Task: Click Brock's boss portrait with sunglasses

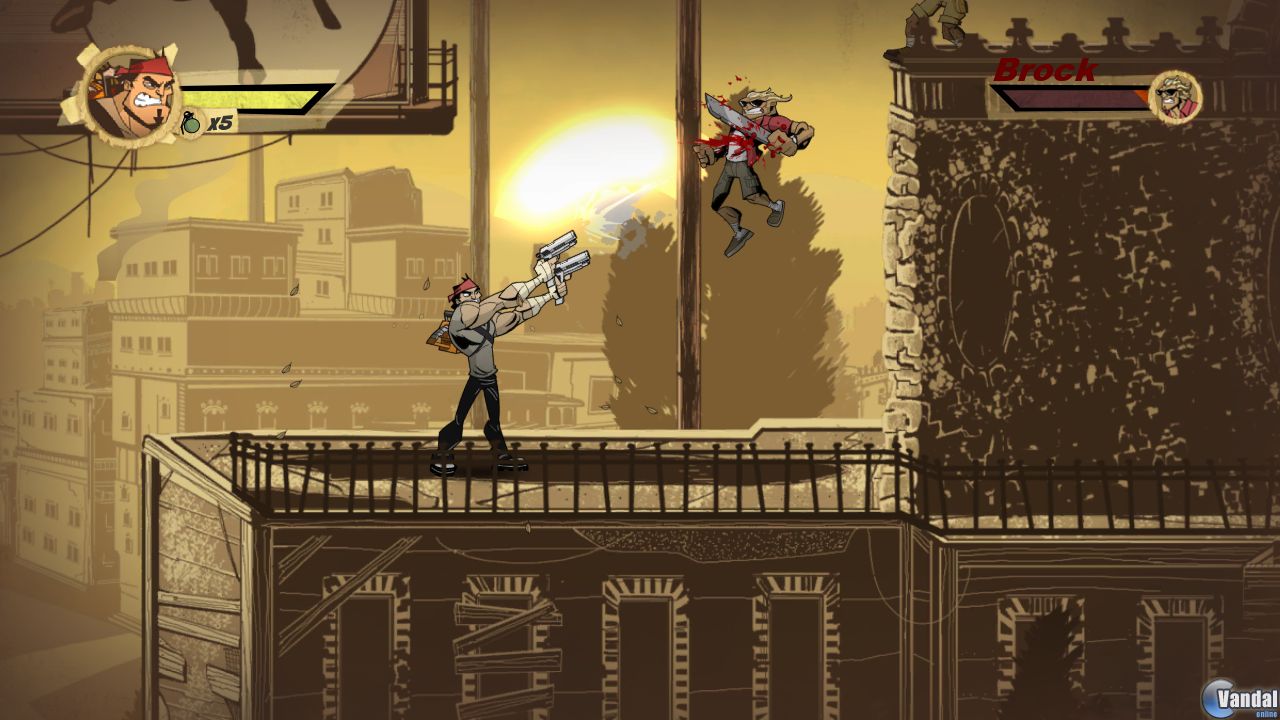Action: [1176, 97]
